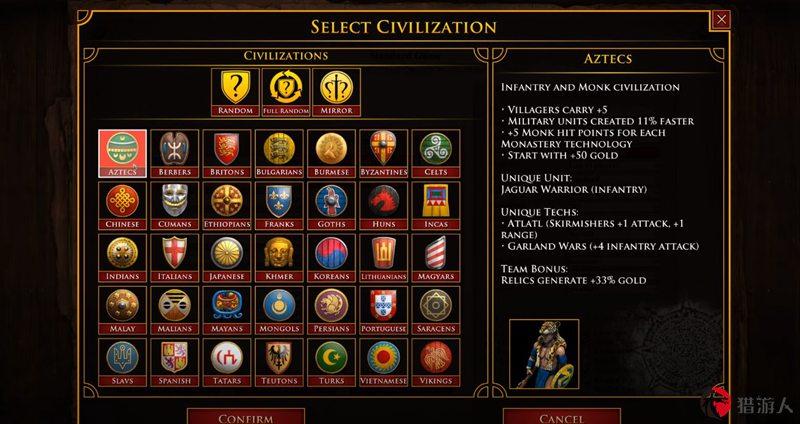800x424 pixels.
Task: Choose the Japanese civilization
Action: pyautogui.click(x=227, y=257)
